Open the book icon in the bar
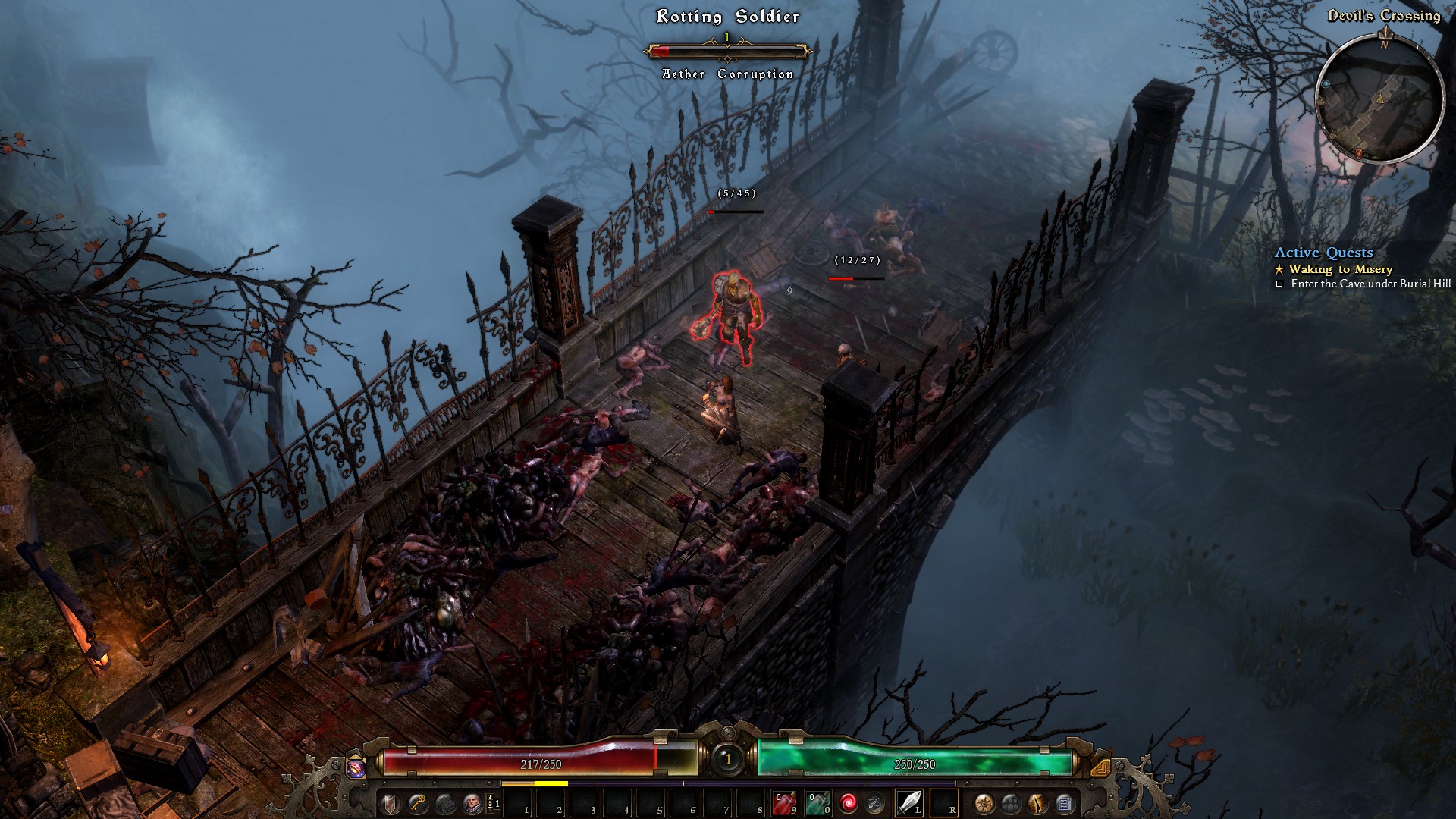Viewport: 1456px width, 819px height. (445, 804)
